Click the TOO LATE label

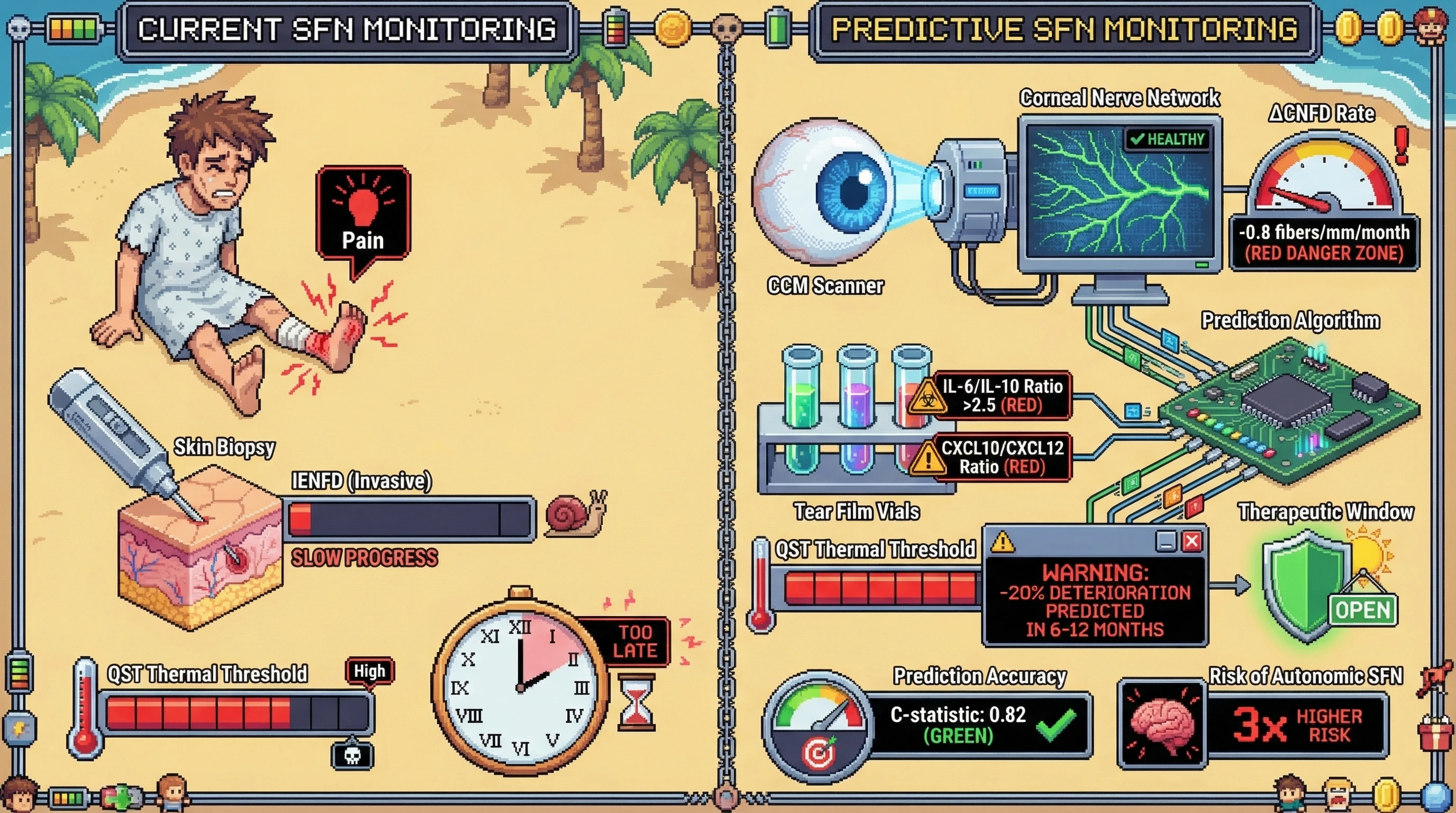point(635,641)
